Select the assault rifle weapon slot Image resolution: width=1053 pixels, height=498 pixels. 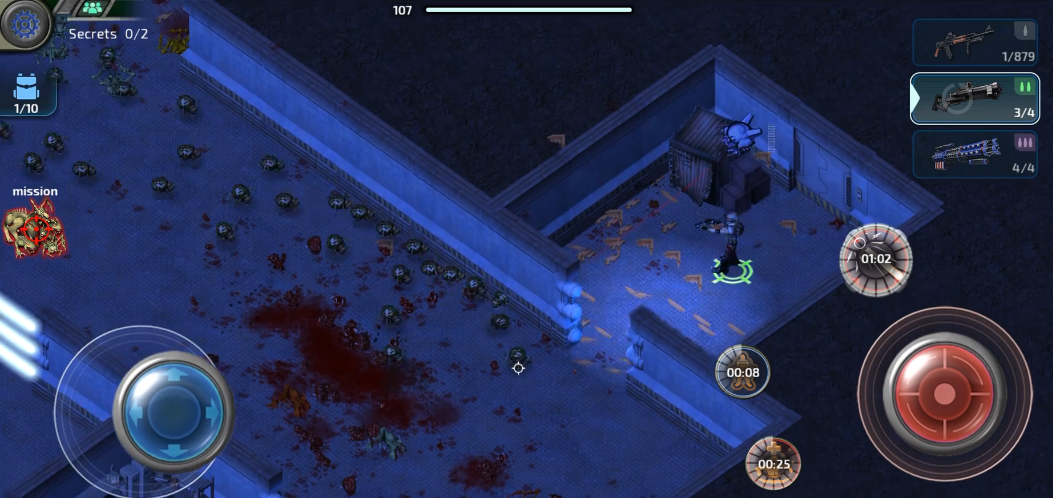pos(975,43)
